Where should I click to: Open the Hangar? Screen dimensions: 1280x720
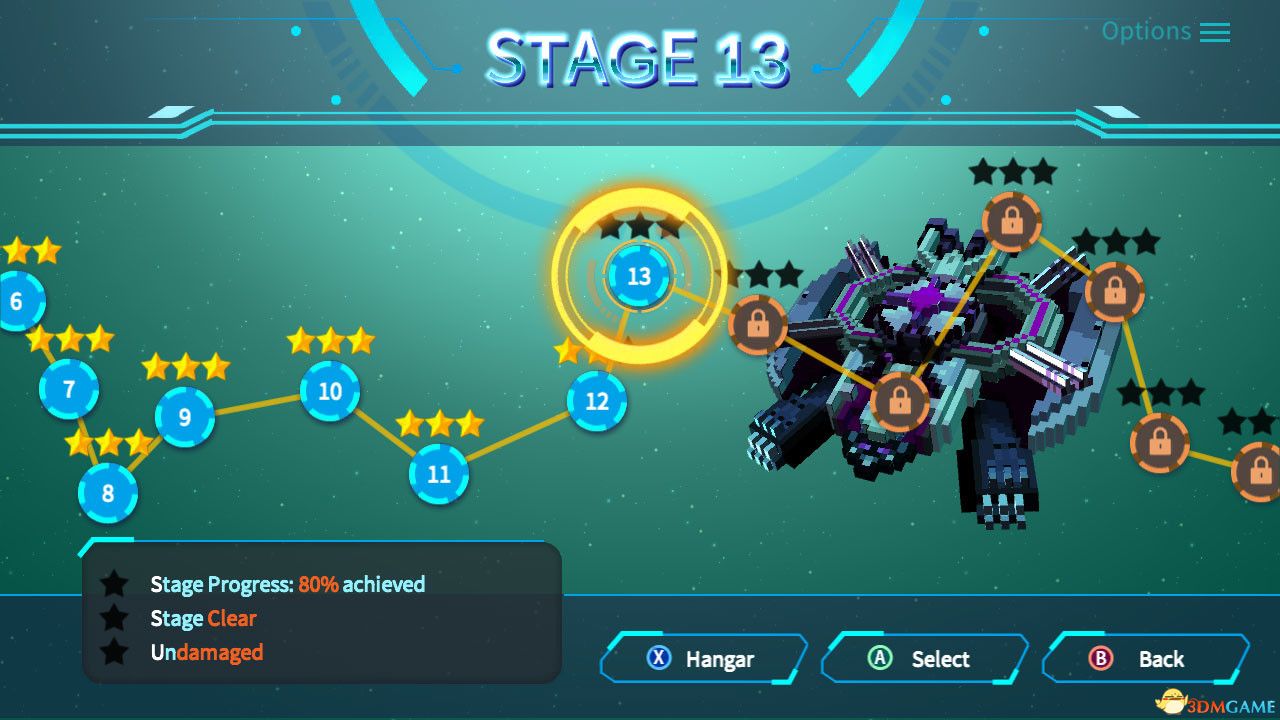(x=703, y=659)
